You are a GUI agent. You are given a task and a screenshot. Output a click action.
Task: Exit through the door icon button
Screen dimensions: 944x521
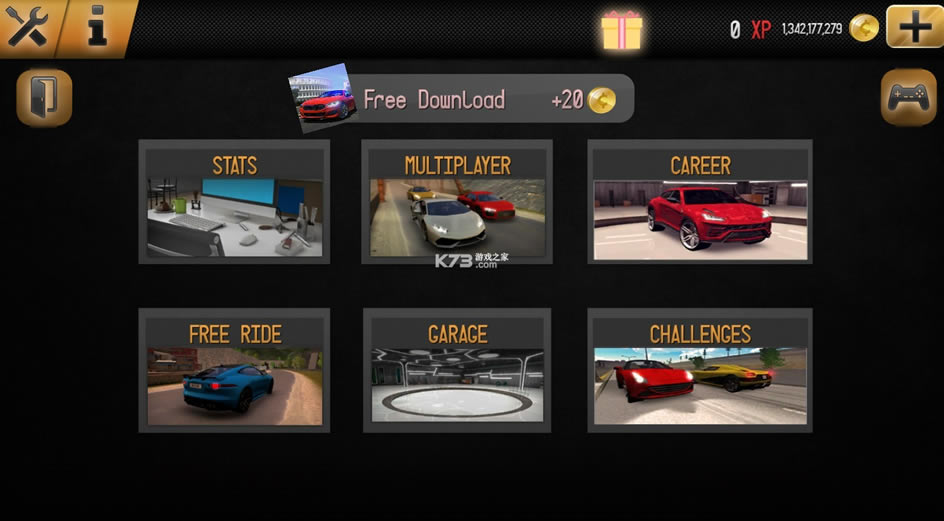(x=44, y=97)
